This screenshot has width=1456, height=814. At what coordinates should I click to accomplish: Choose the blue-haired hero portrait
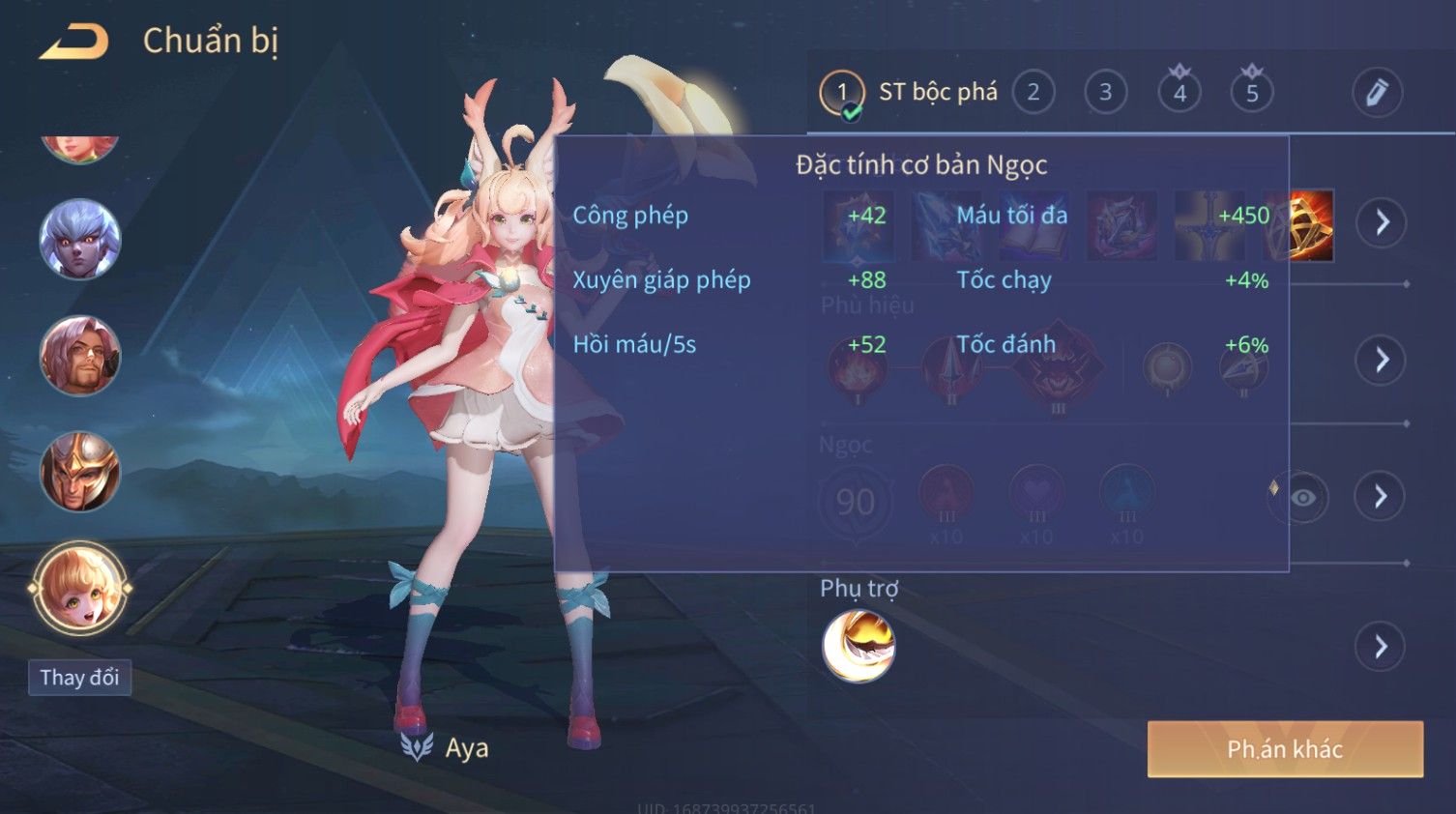tap(79, 239)
